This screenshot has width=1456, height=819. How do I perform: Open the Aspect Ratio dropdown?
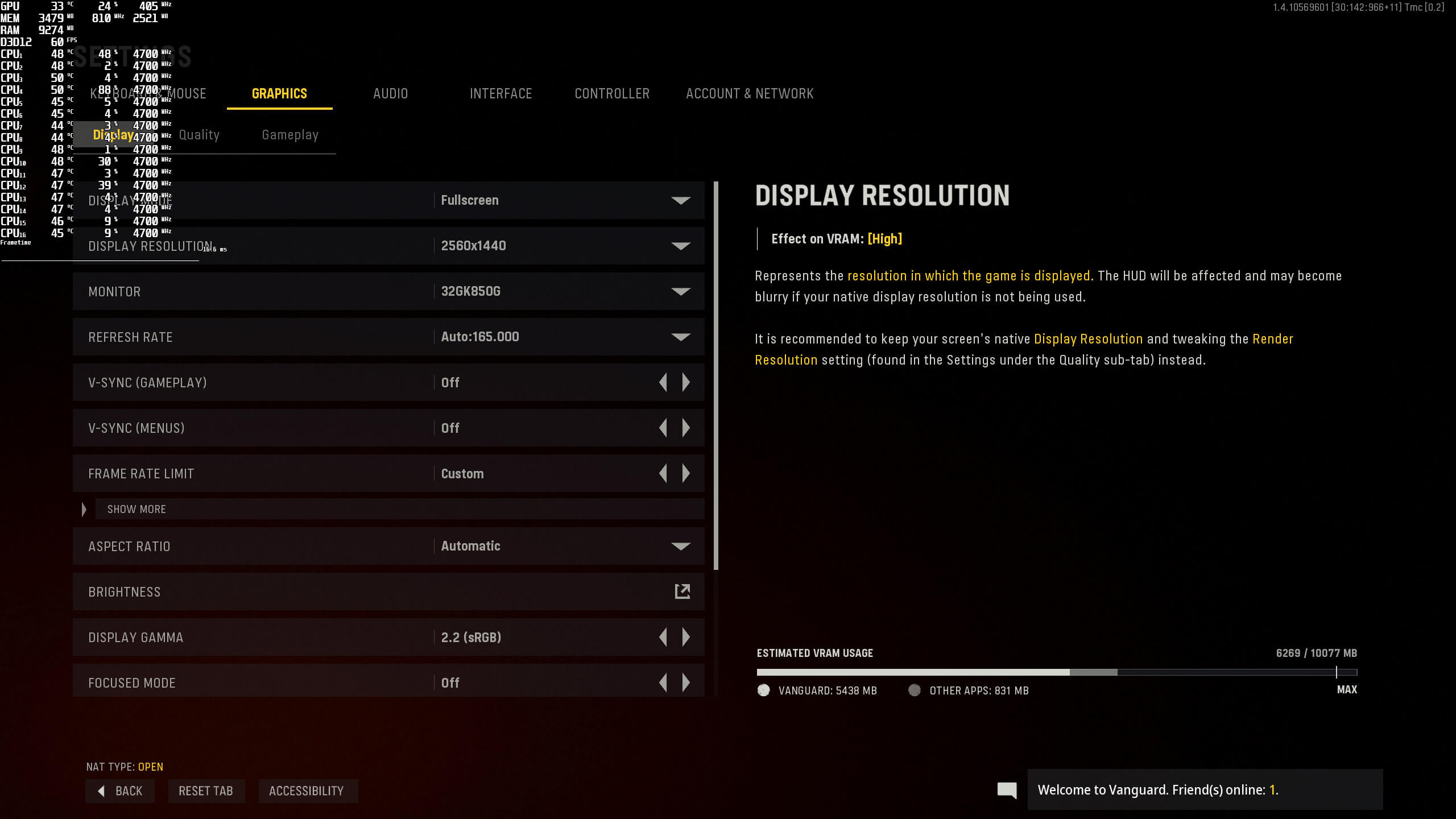[x=680, y=546]
